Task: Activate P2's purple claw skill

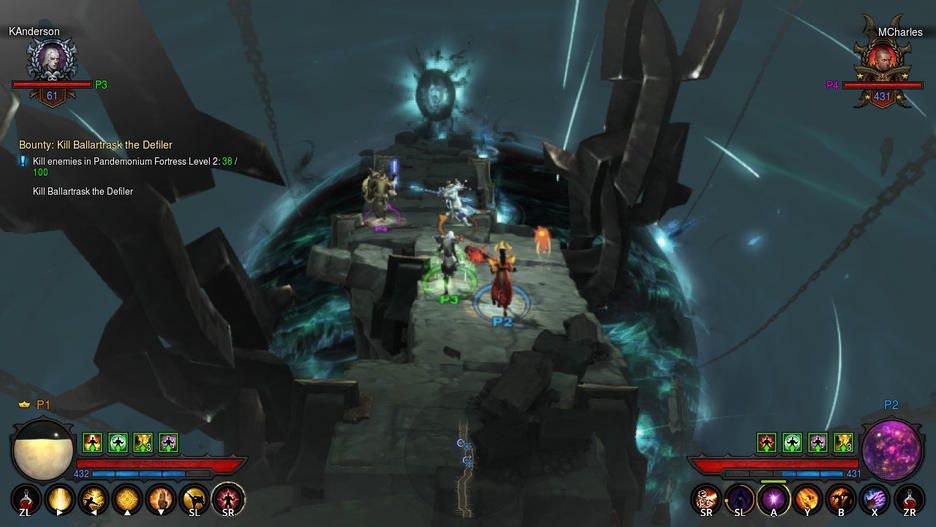Action: (x=876, y=498)
